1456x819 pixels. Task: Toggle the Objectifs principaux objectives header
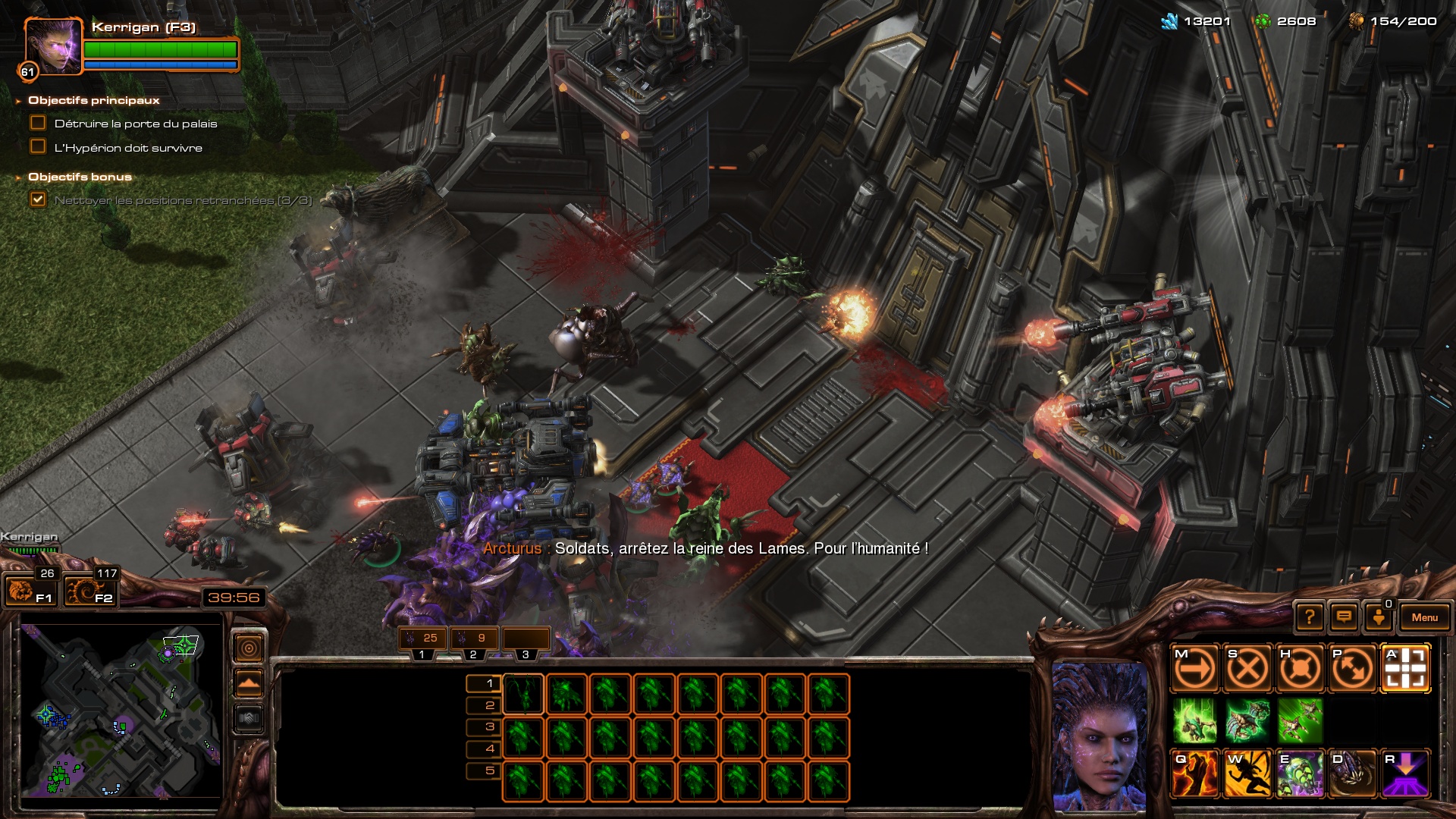(94, 100)
